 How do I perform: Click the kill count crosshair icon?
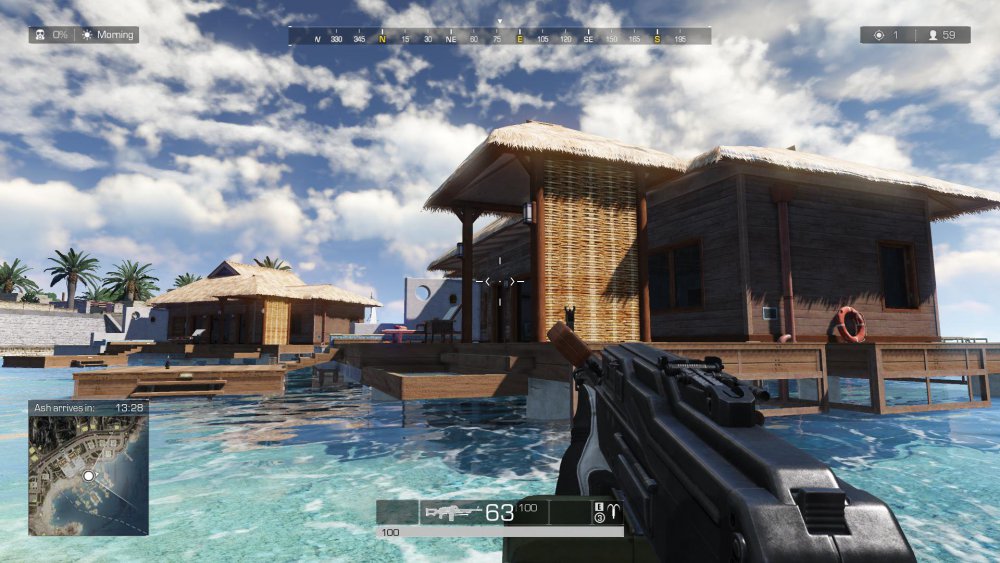[x=878, y=35]
